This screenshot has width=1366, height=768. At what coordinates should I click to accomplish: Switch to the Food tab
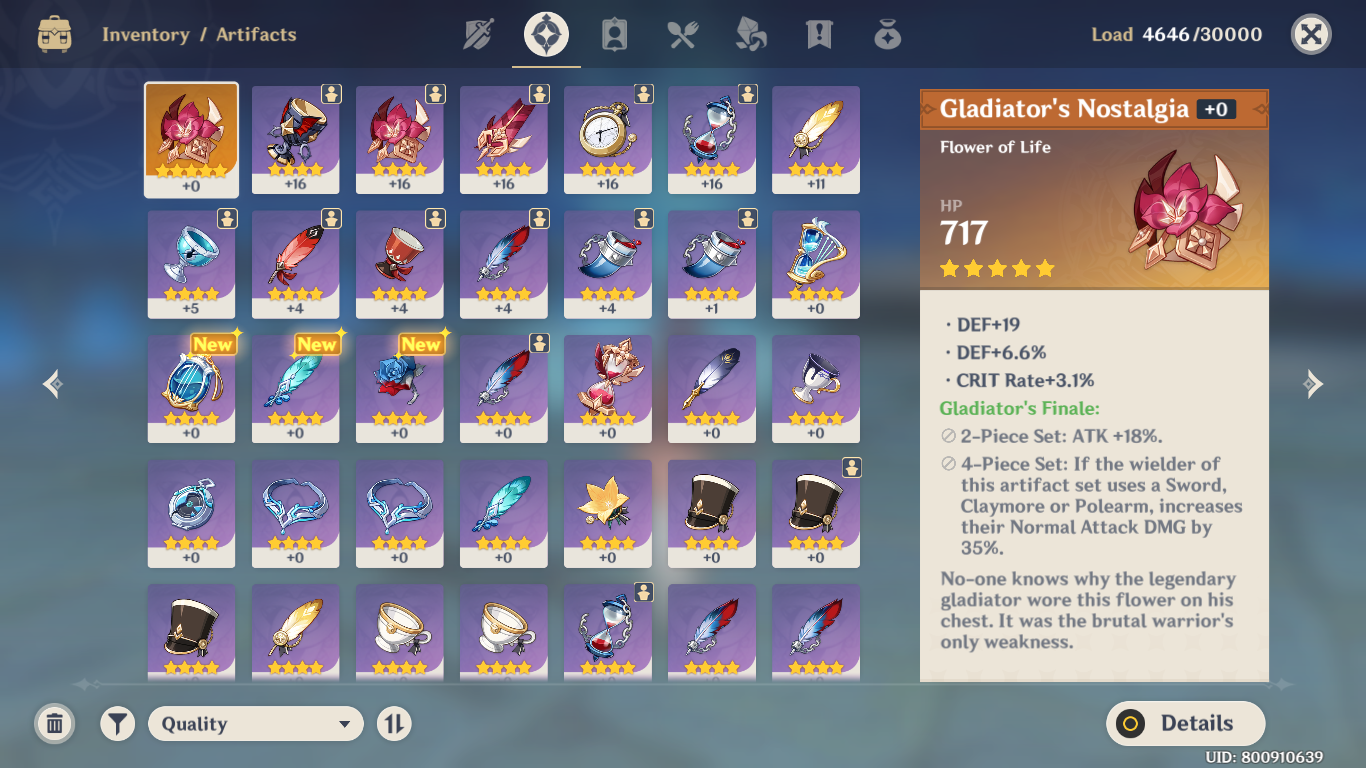[x=682, y=35]
